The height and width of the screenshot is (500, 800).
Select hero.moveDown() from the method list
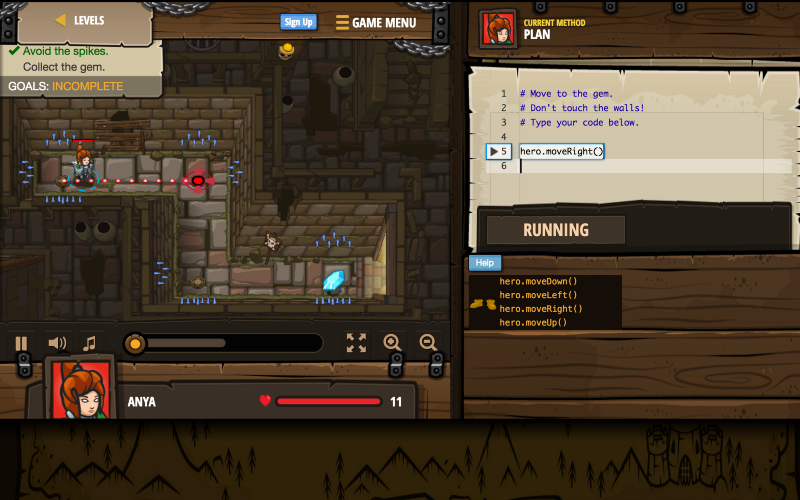pyautogui.click(x=538, y=281)
